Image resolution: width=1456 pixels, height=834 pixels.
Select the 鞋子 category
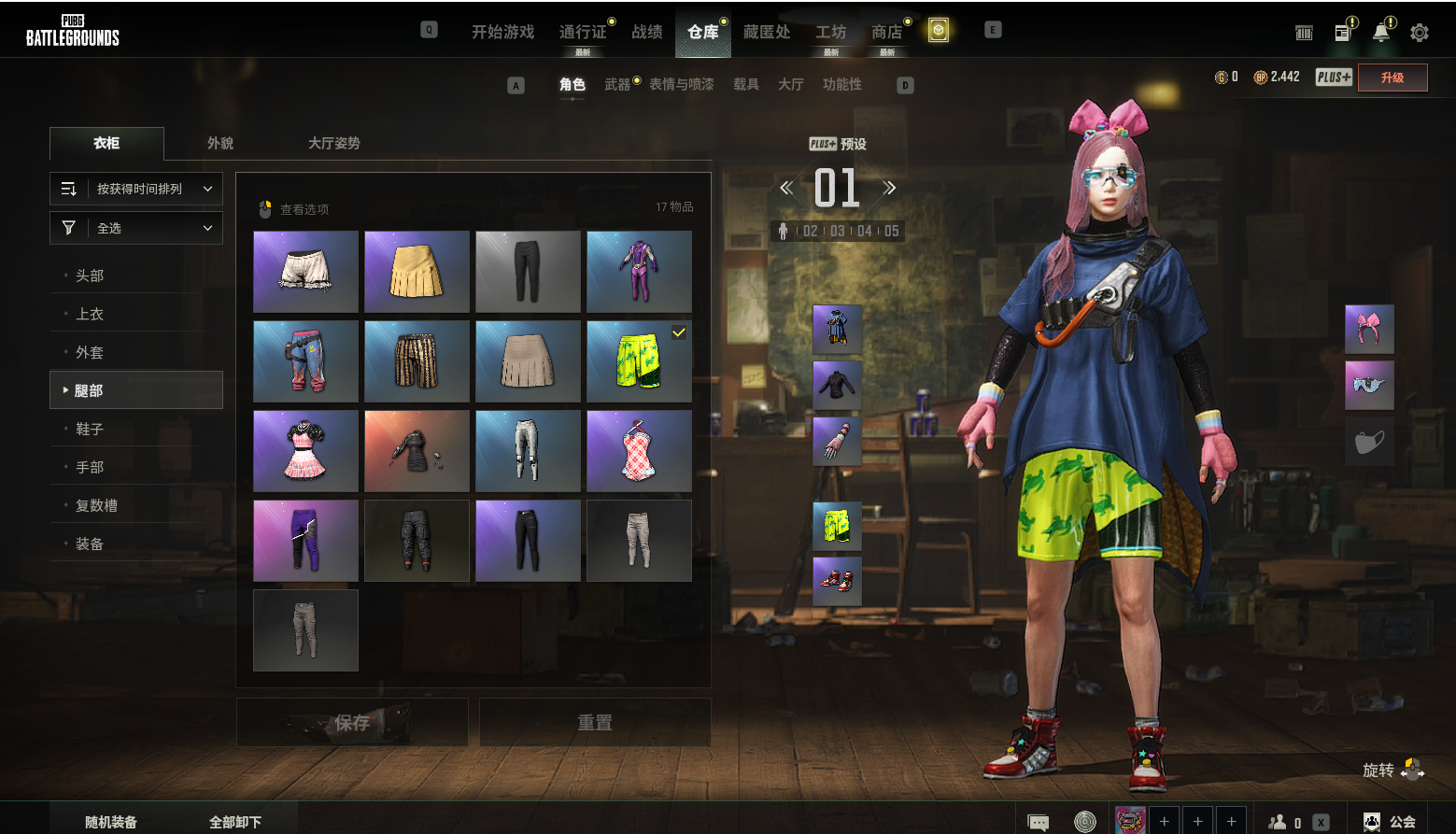[90, 429]
